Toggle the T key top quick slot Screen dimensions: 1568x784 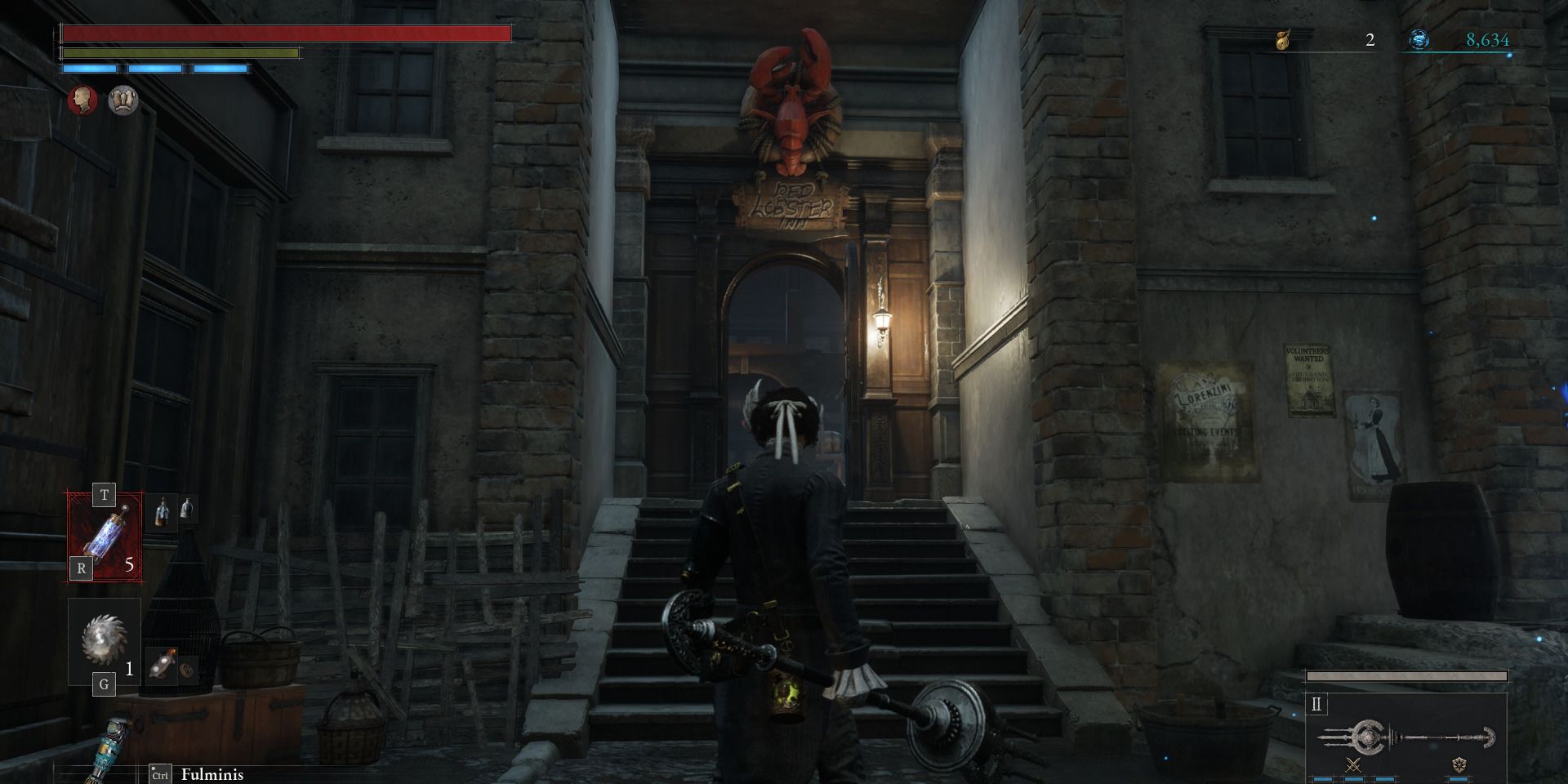tap(105, 494)
